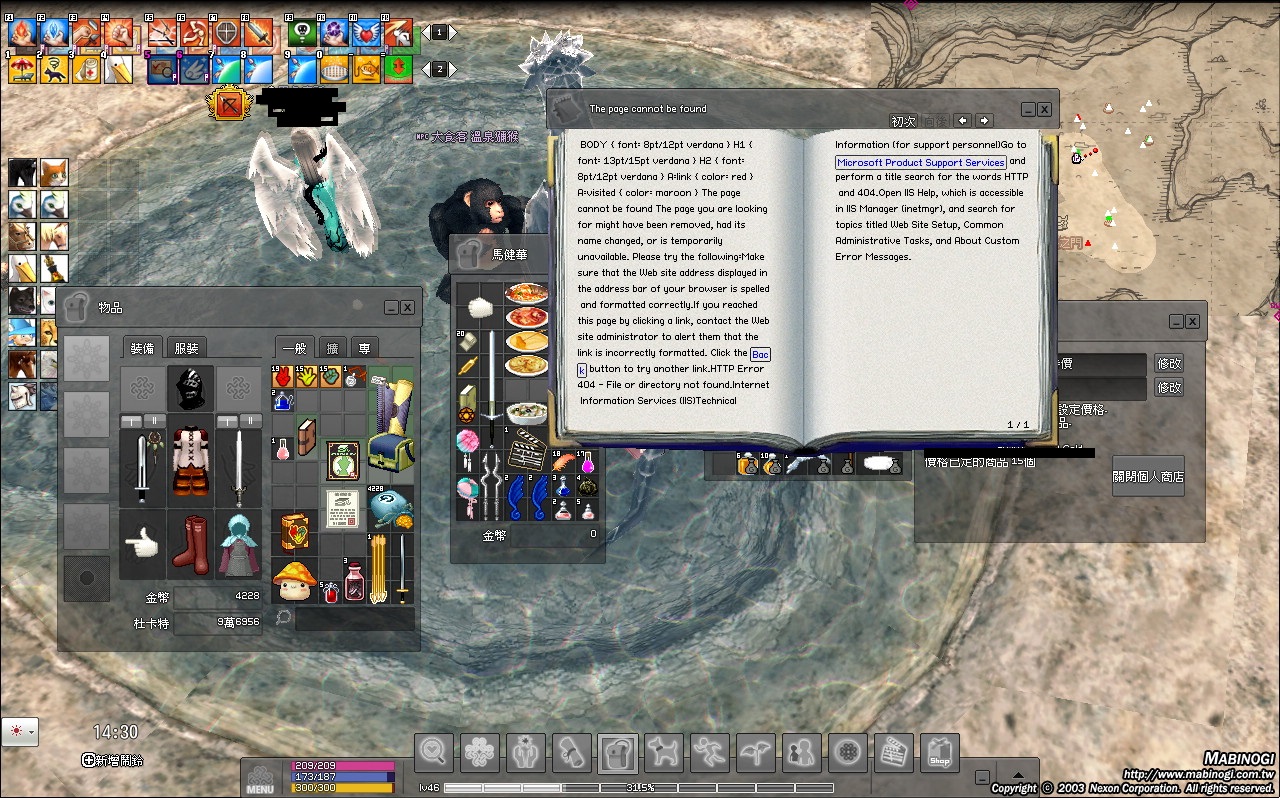Open the 專 inventory tab
1280x798 pixels.
coord(363,348)
